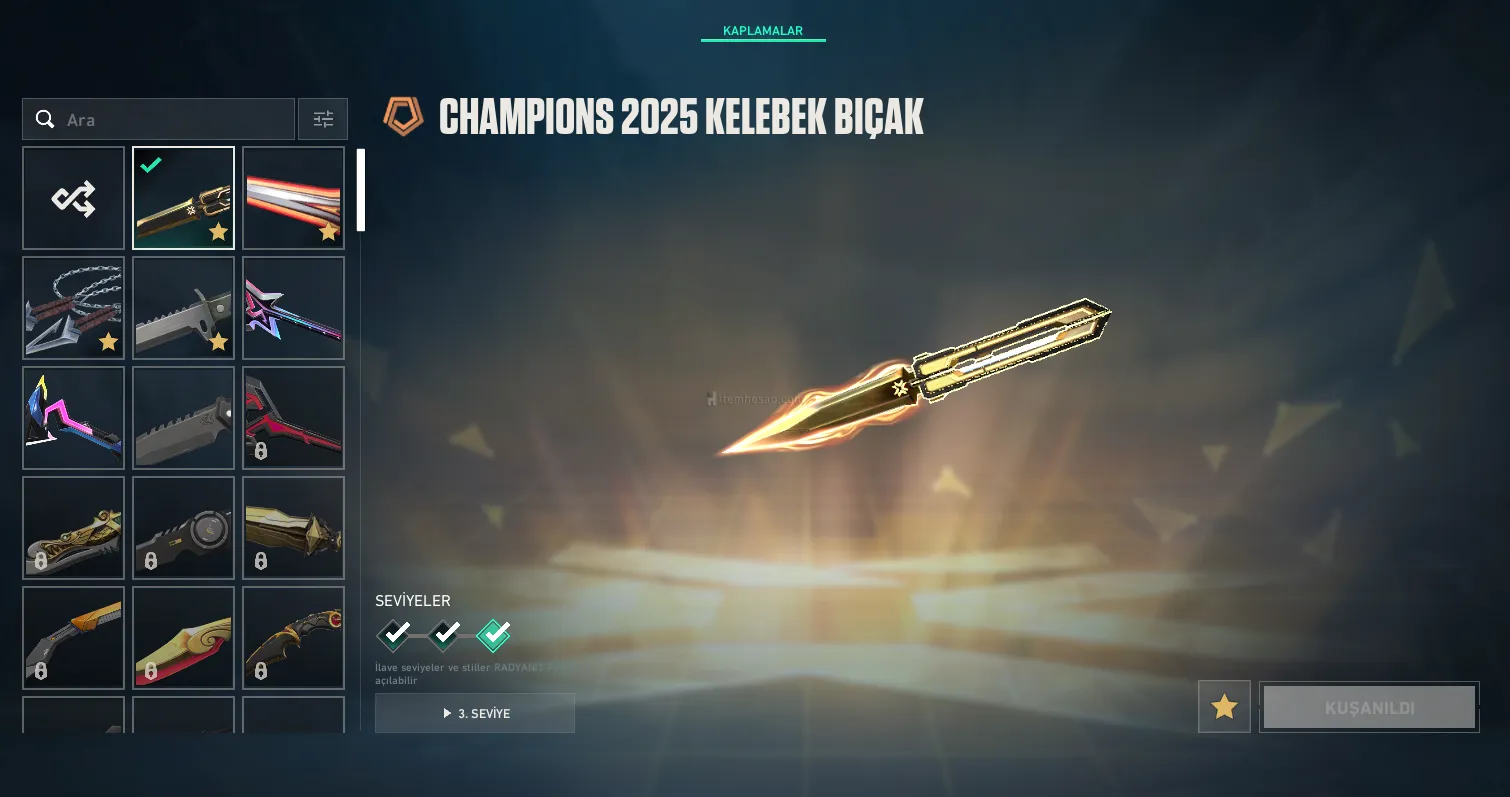Select the locked gold dagger skin

point(294,528)
